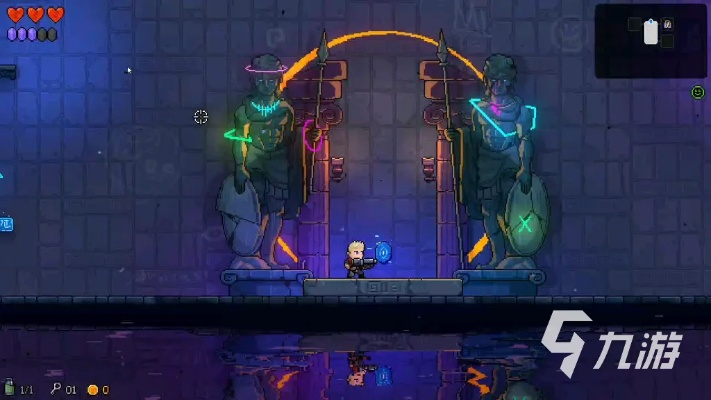Click the green smiley face icon
This screenshot has width=711, height=400.
pos(698,92)
